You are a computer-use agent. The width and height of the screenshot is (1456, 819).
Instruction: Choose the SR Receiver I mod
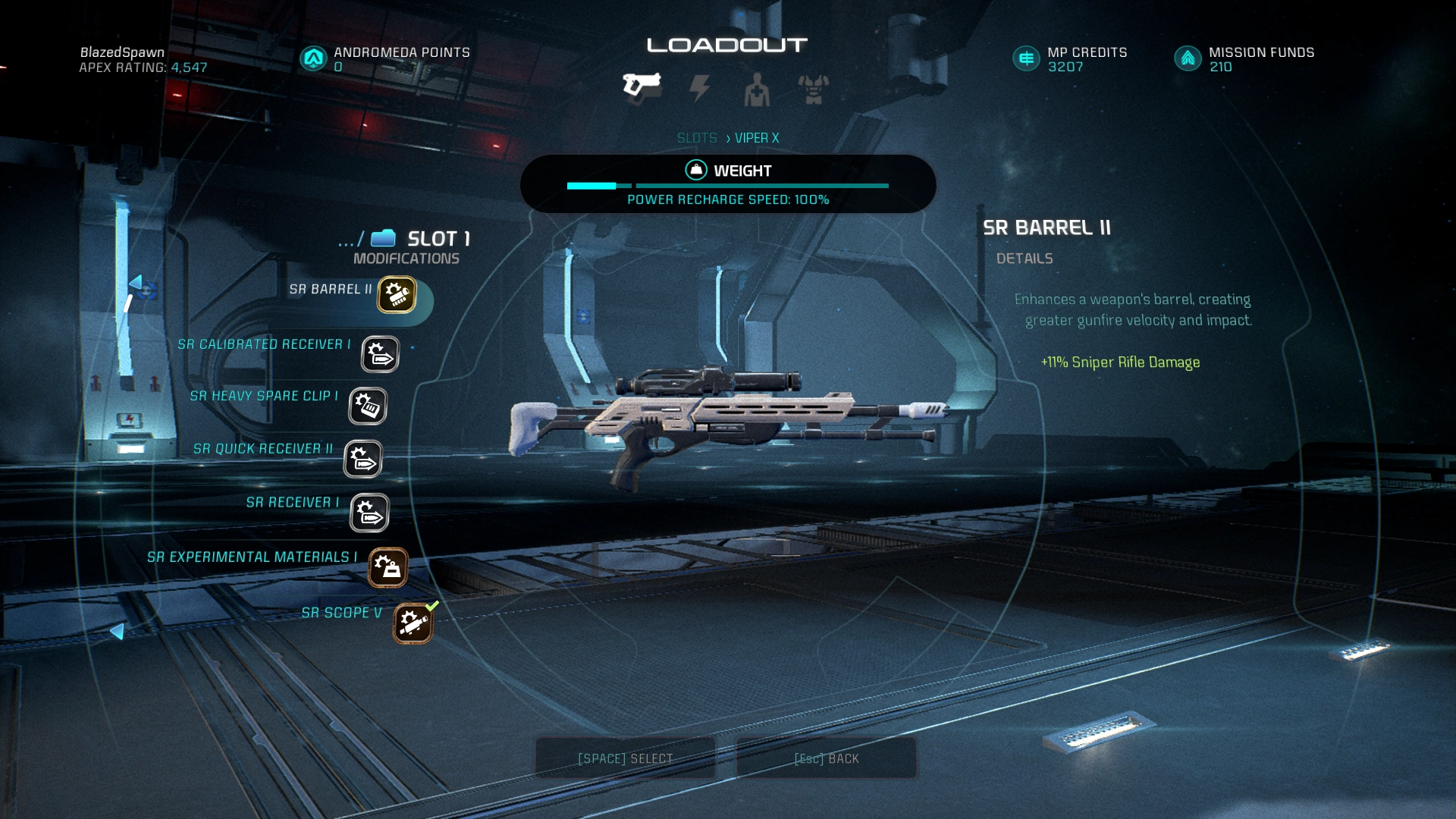[369, 513]
